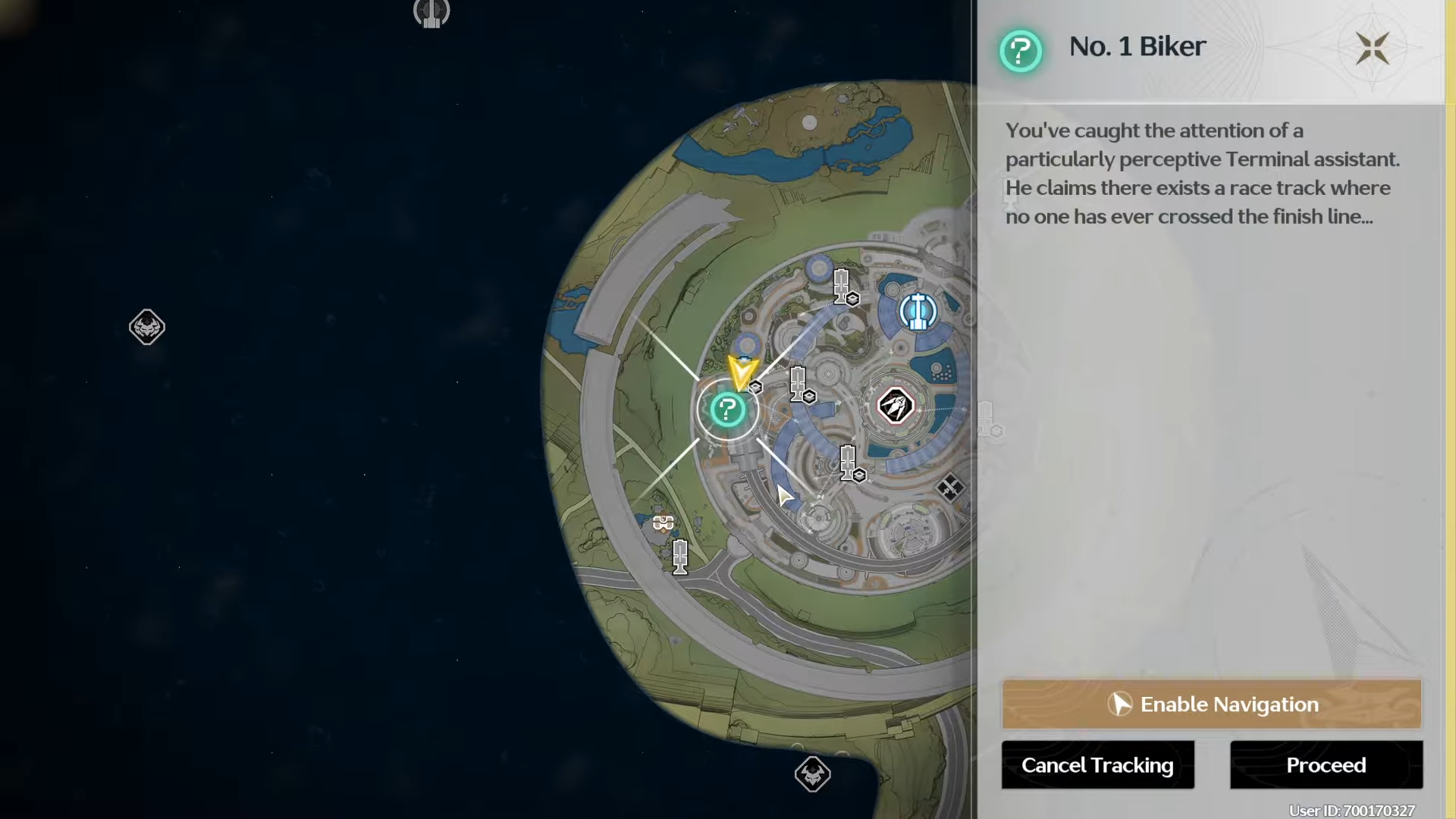Select the circular tower marker at the map's top edge
Viewport: 1456px width, 819px height.
point(431,12)
